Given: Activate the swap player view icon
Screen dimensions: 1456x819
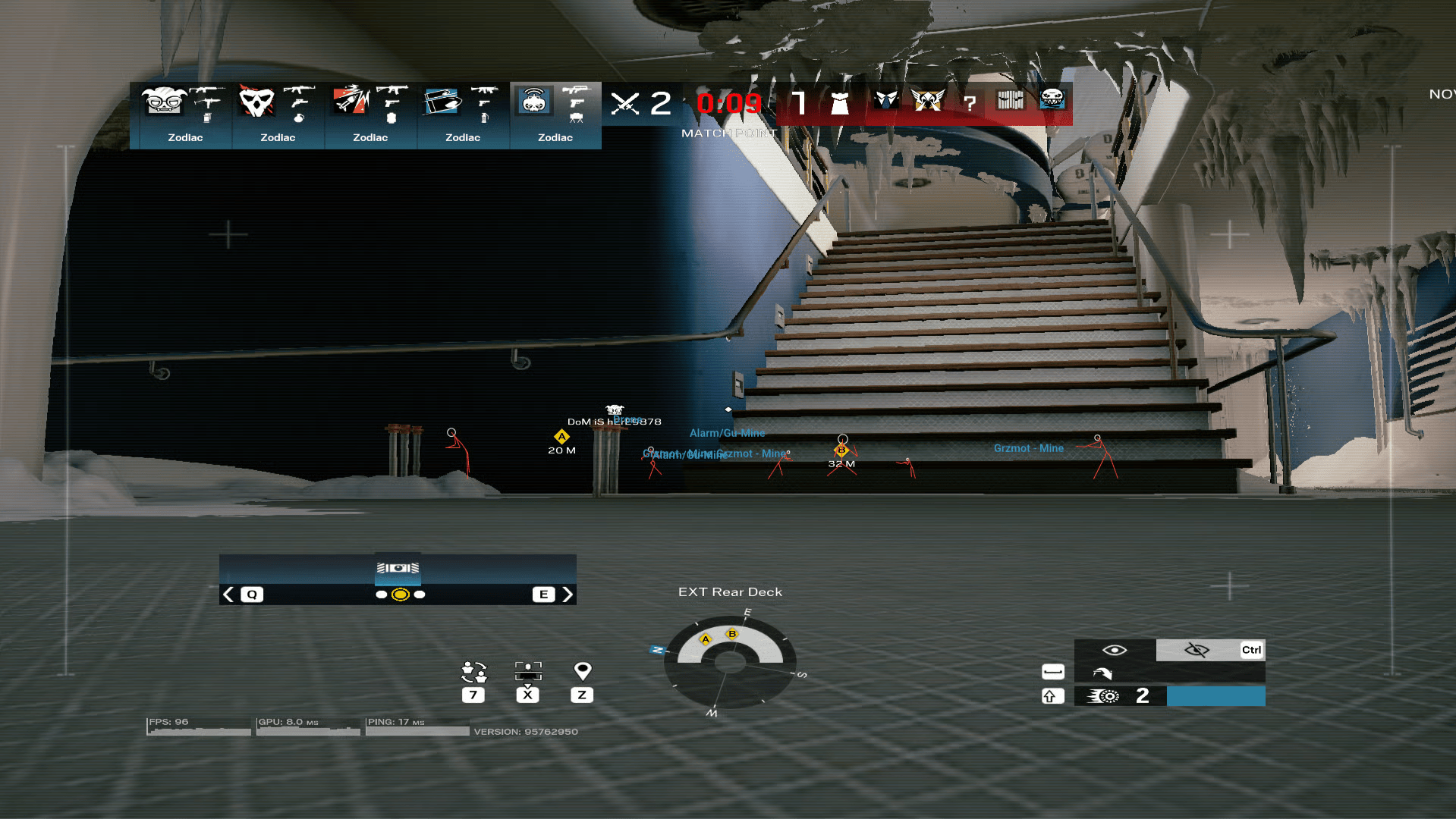Looking at the screenshot, I should coord(473,672).
